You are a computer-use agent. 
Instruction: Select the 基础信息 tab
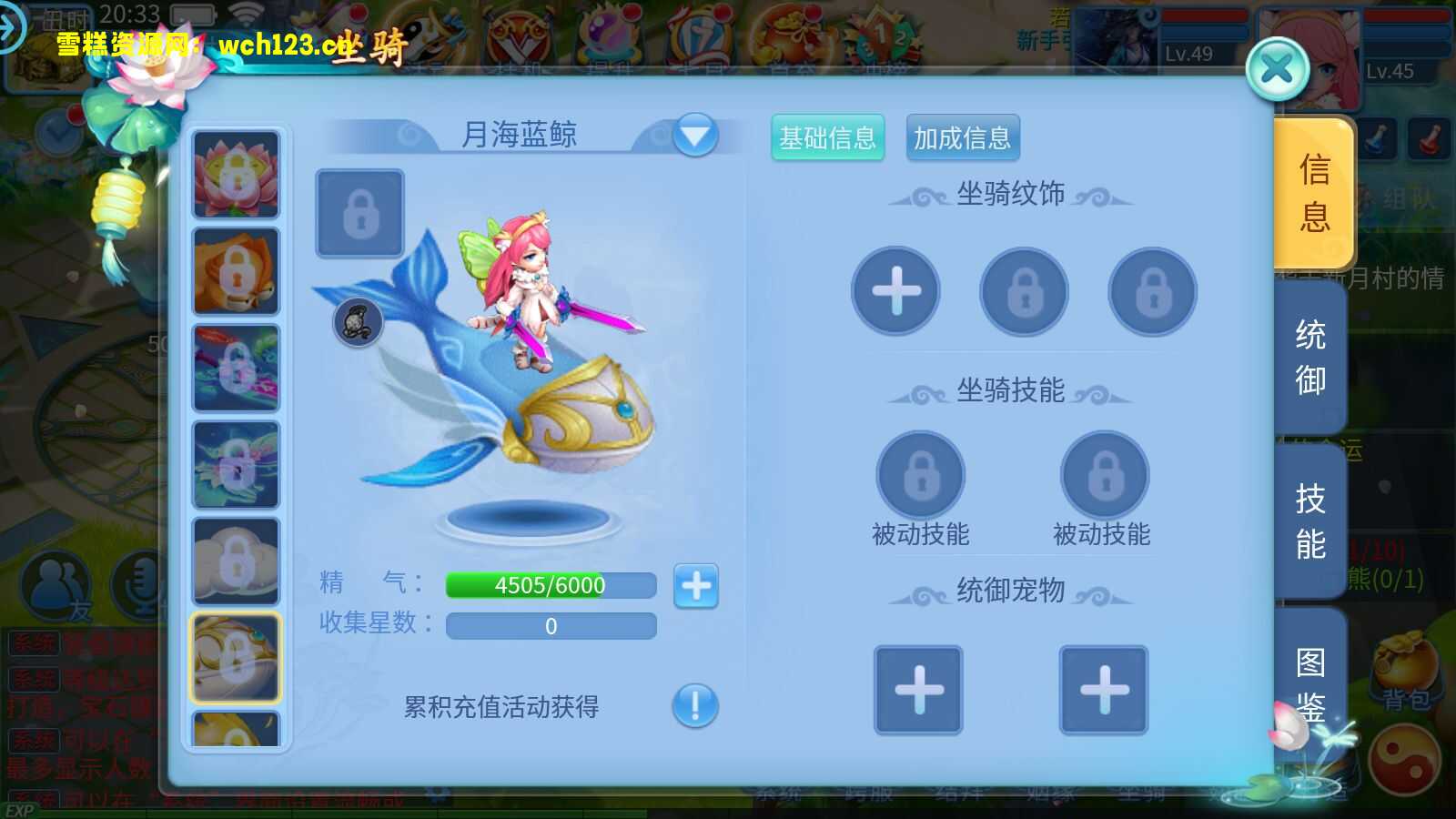[828, 137]
